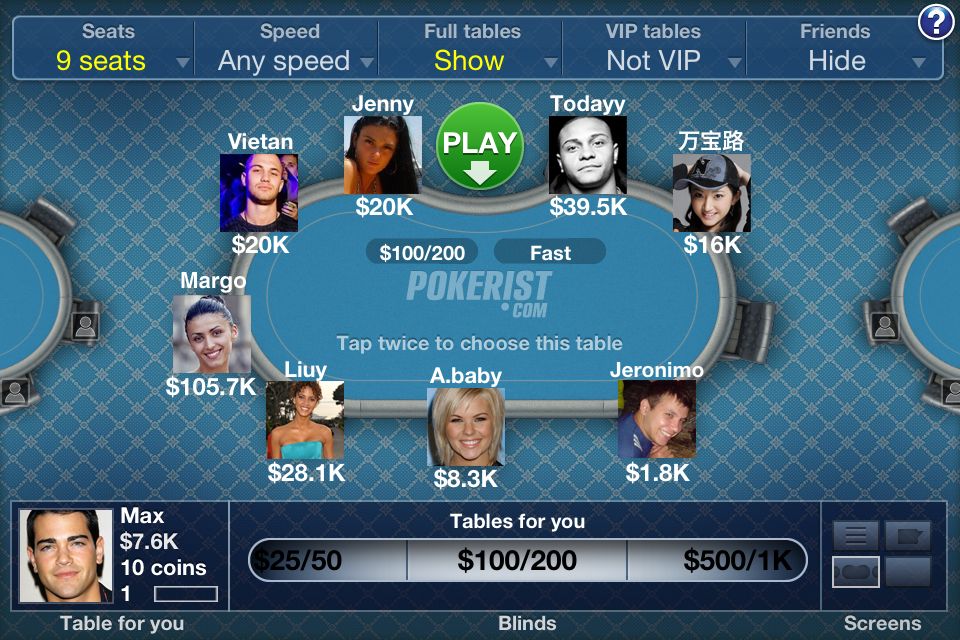Change the Full tables filter

pyautogui.click(x=471, y=48)
